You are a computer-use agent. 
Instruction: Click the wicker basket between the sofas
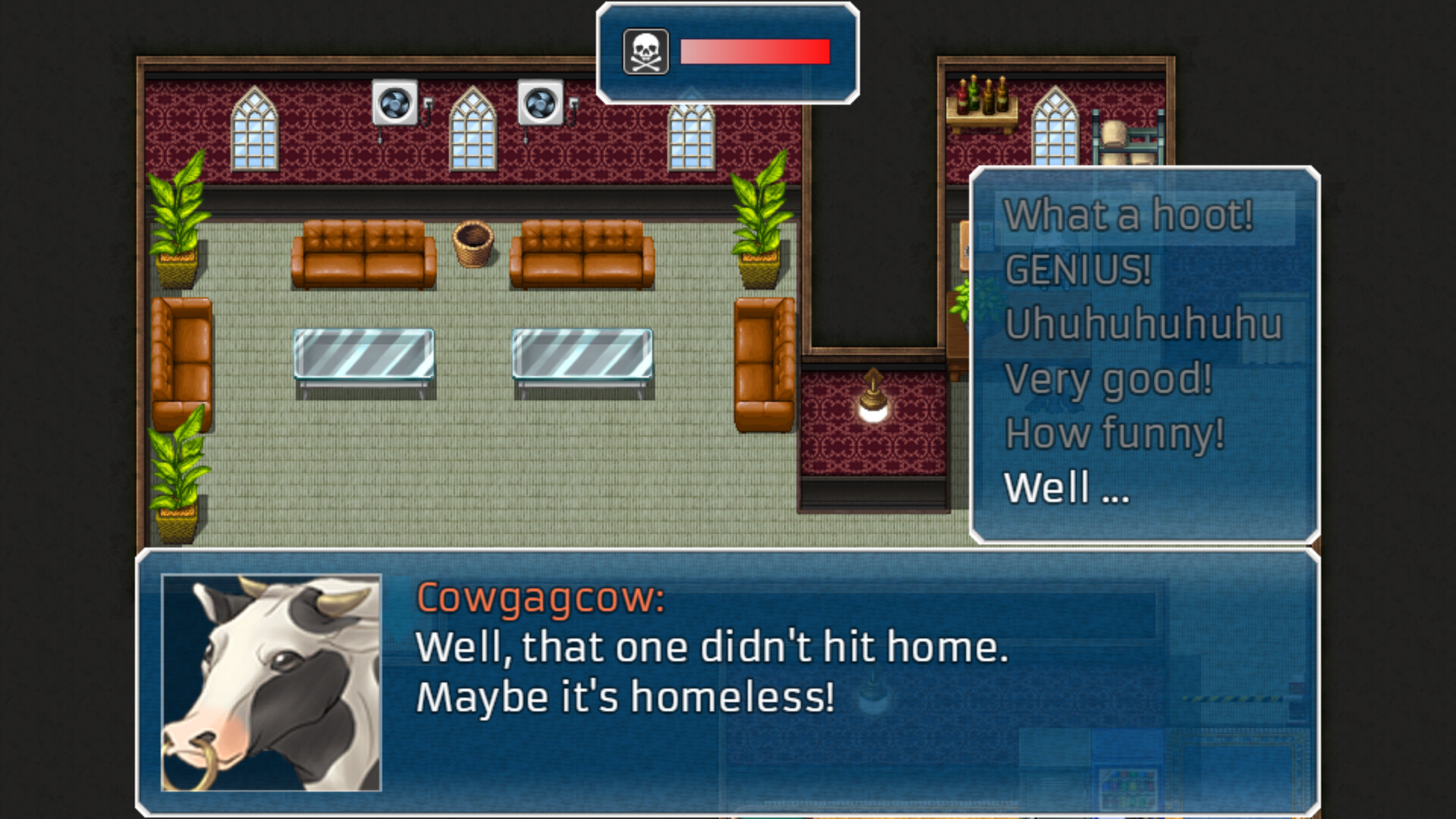tap(475, 244)
